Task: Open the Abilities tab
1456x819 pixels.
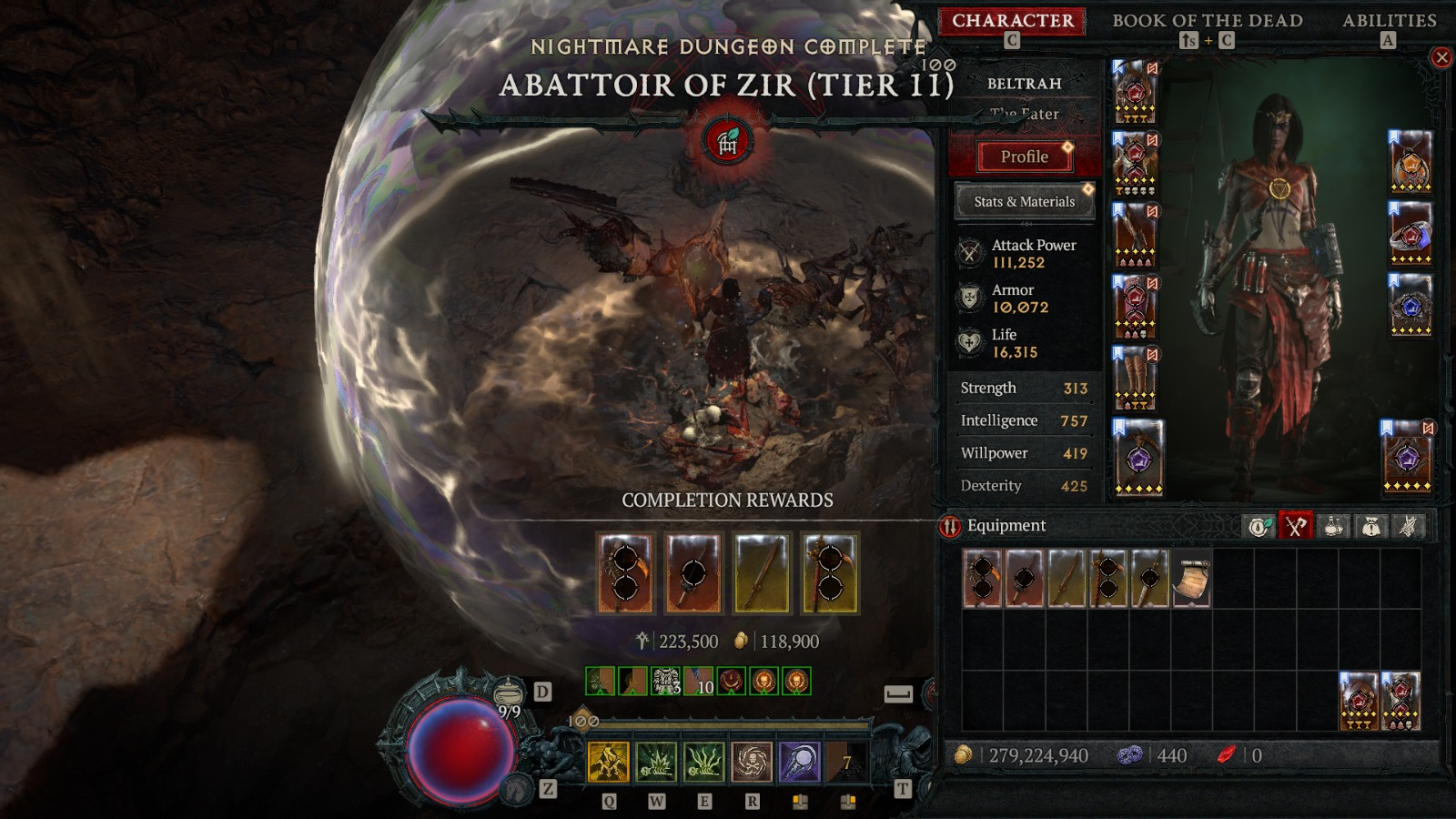Action: point(1389,21)
